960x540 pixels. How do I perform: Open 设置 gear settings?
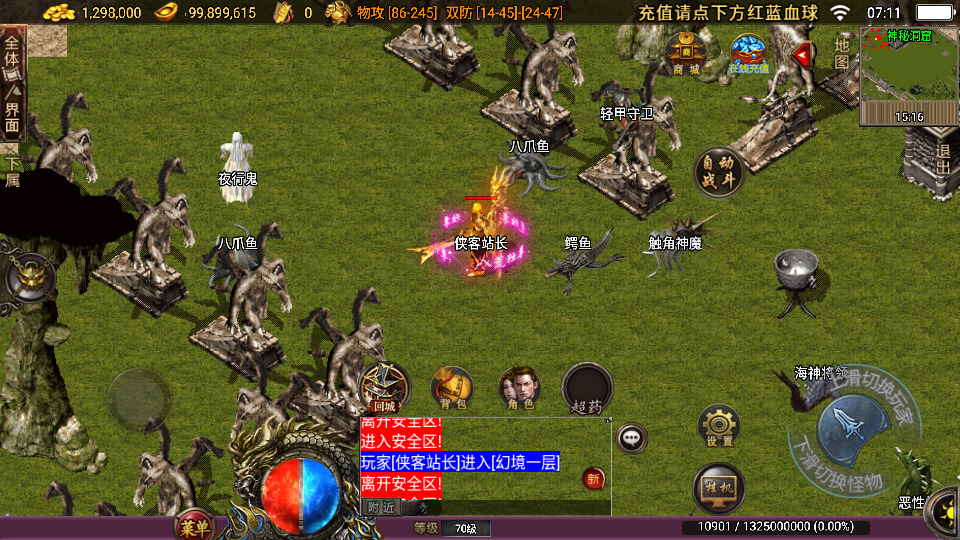click(x=718, y=426)
